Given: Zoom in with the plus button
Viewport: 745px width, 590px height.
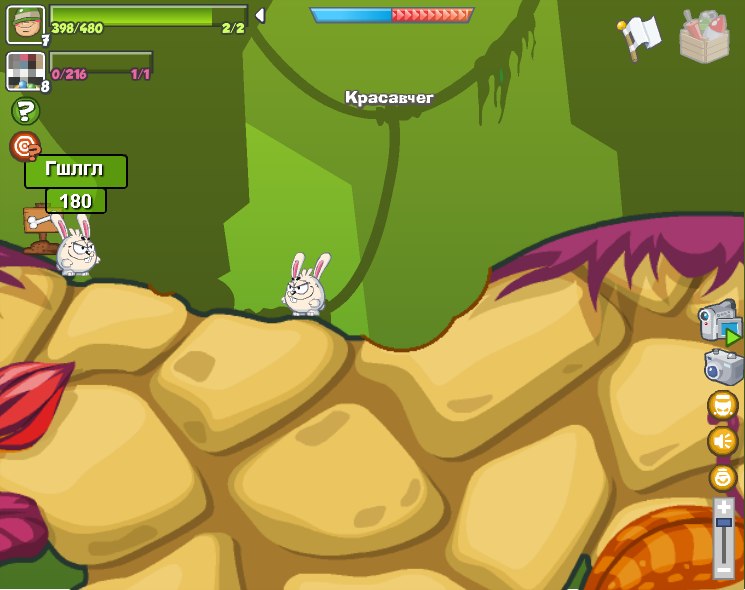Looking at the screenshot, I should click(723, 506).
